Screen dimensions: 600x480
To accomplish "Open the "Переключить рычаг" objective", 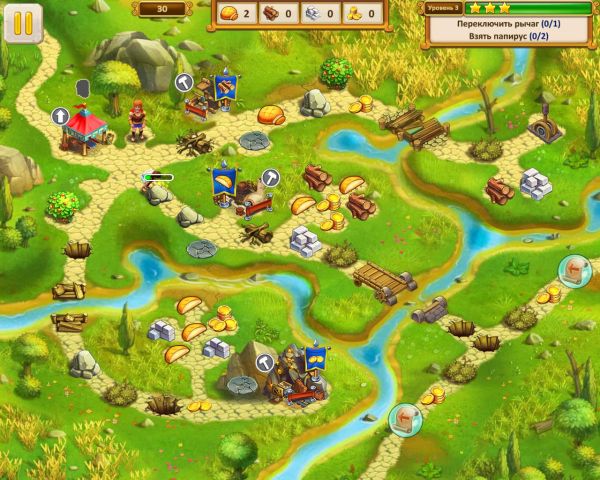I will coord(510,22).
